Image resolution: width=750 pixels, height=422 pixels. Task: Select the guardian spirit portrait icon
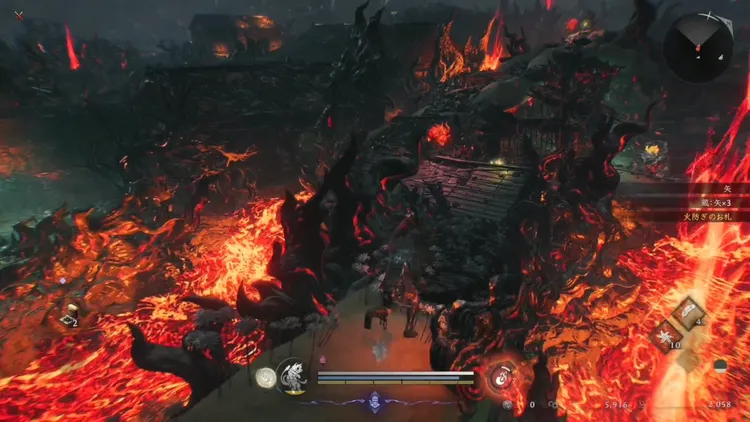[x=291, y=376]
